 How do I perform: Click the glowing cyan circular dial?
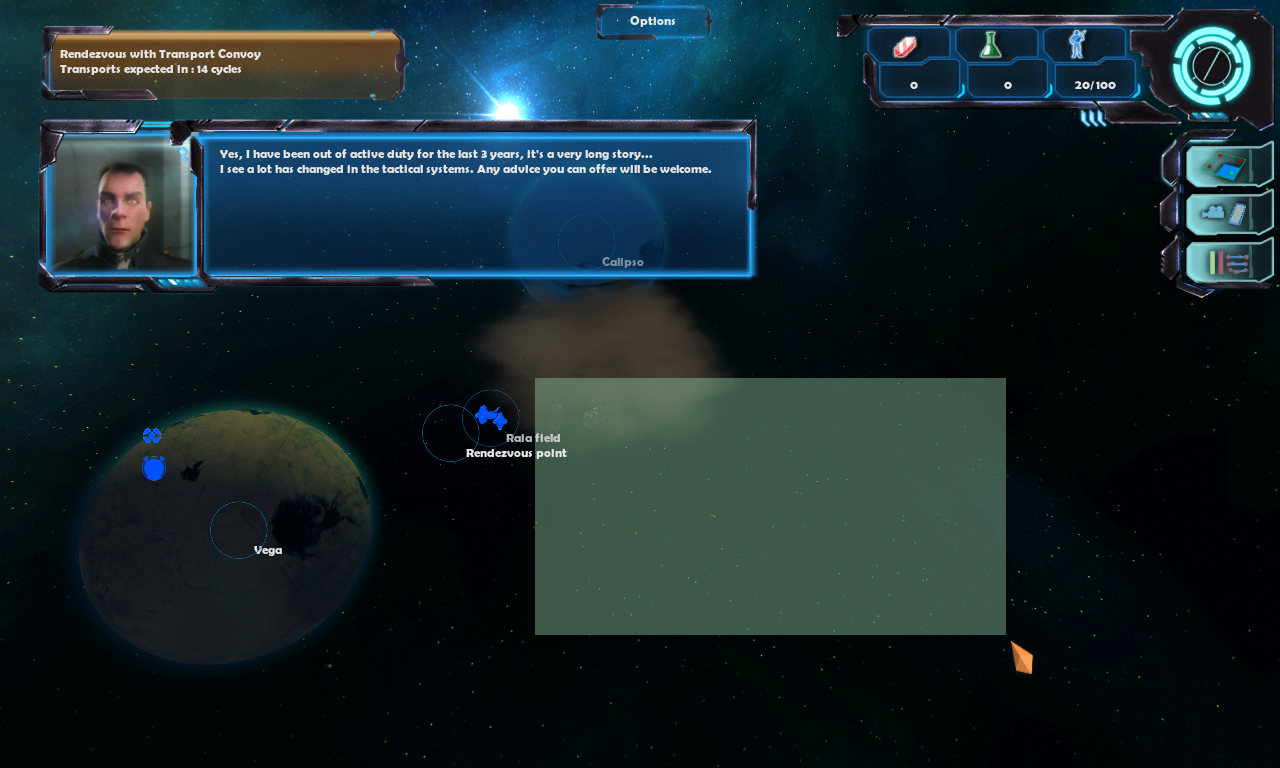pyautogui.click(x=1211, y=66)
